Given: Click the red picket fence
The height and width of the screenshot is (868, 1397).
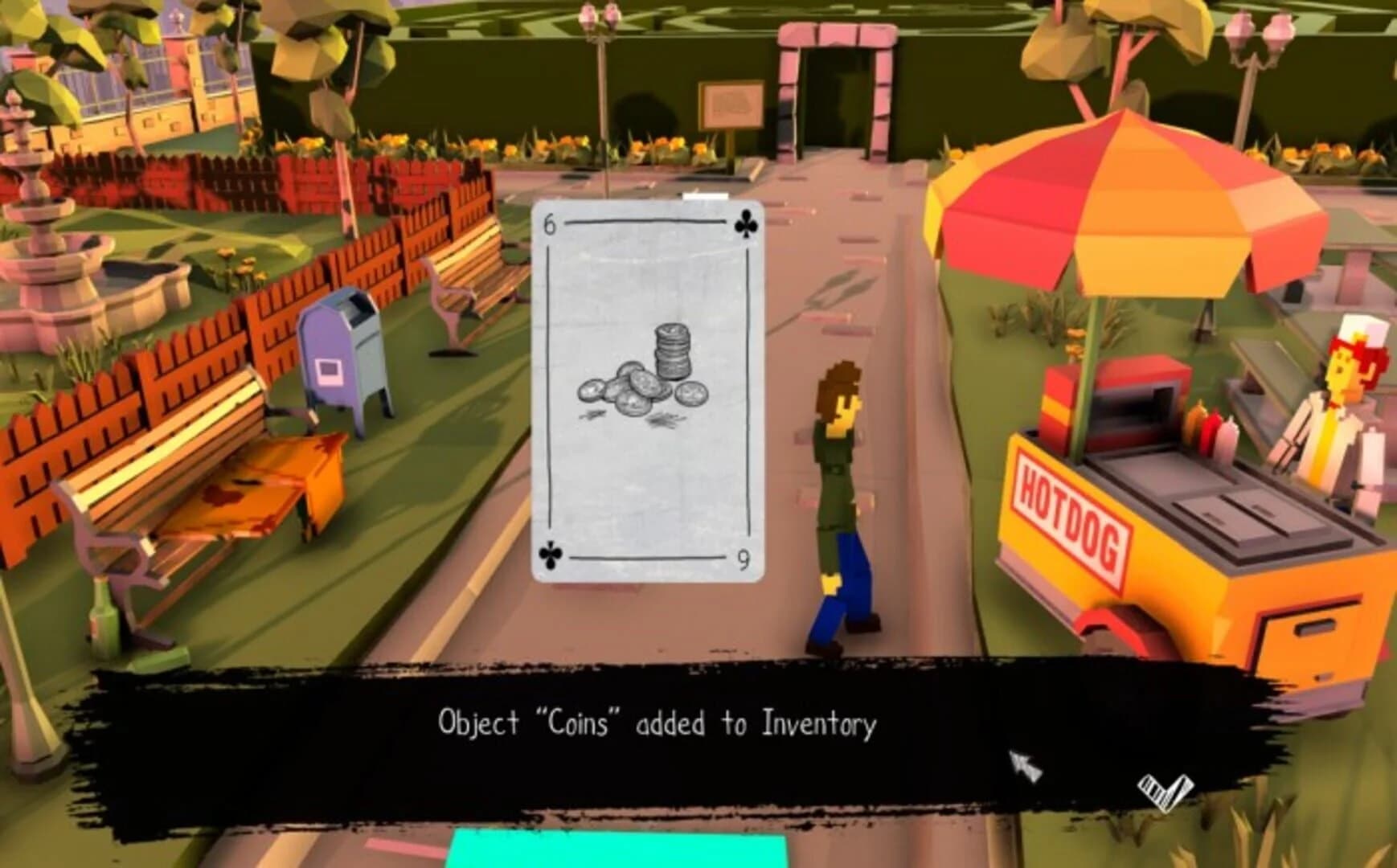Looking at the screenshot, I should 241,338.
